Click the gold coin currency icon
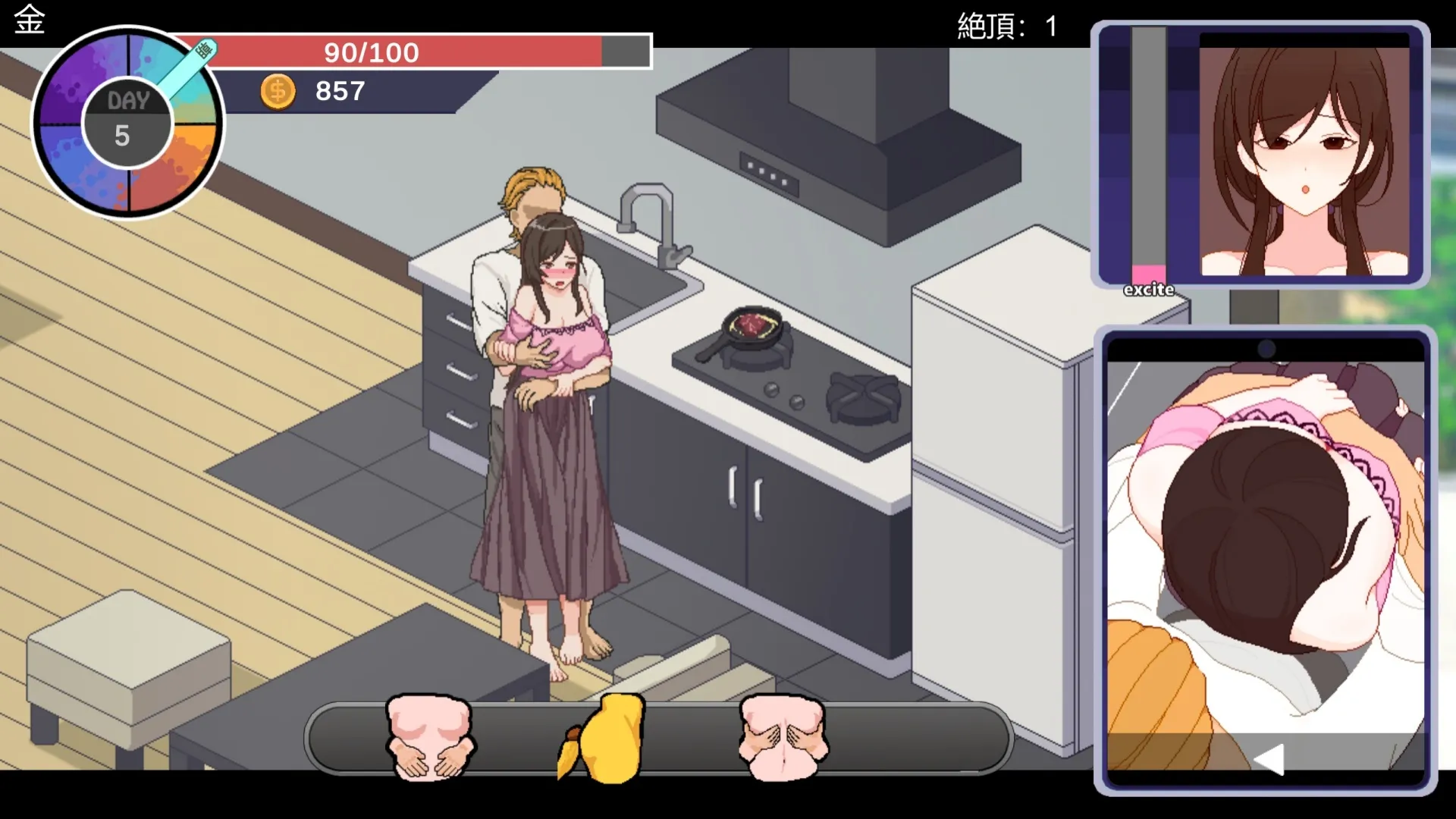 (278, 91)
